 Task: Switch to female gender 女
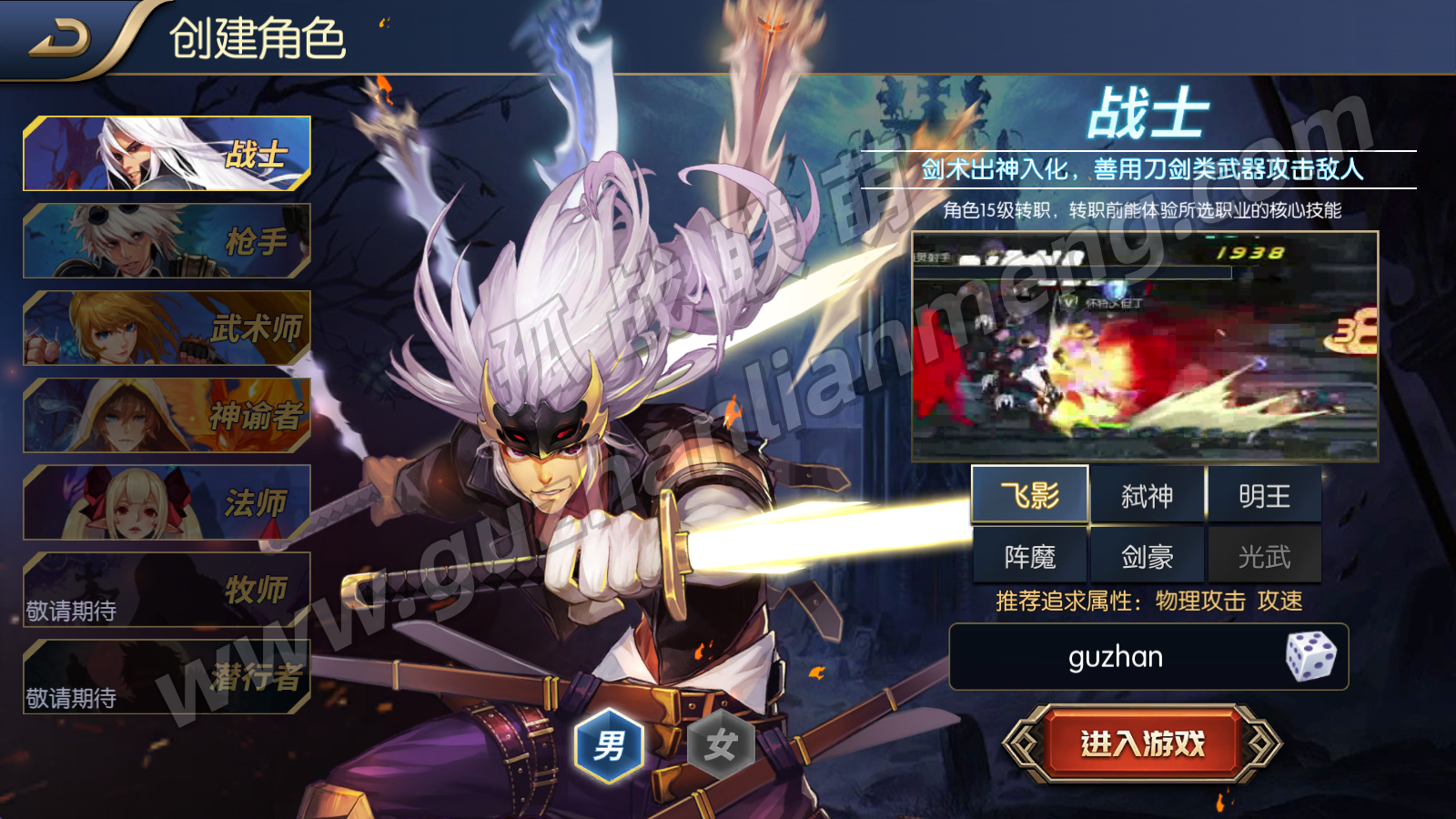click(720, 745)
